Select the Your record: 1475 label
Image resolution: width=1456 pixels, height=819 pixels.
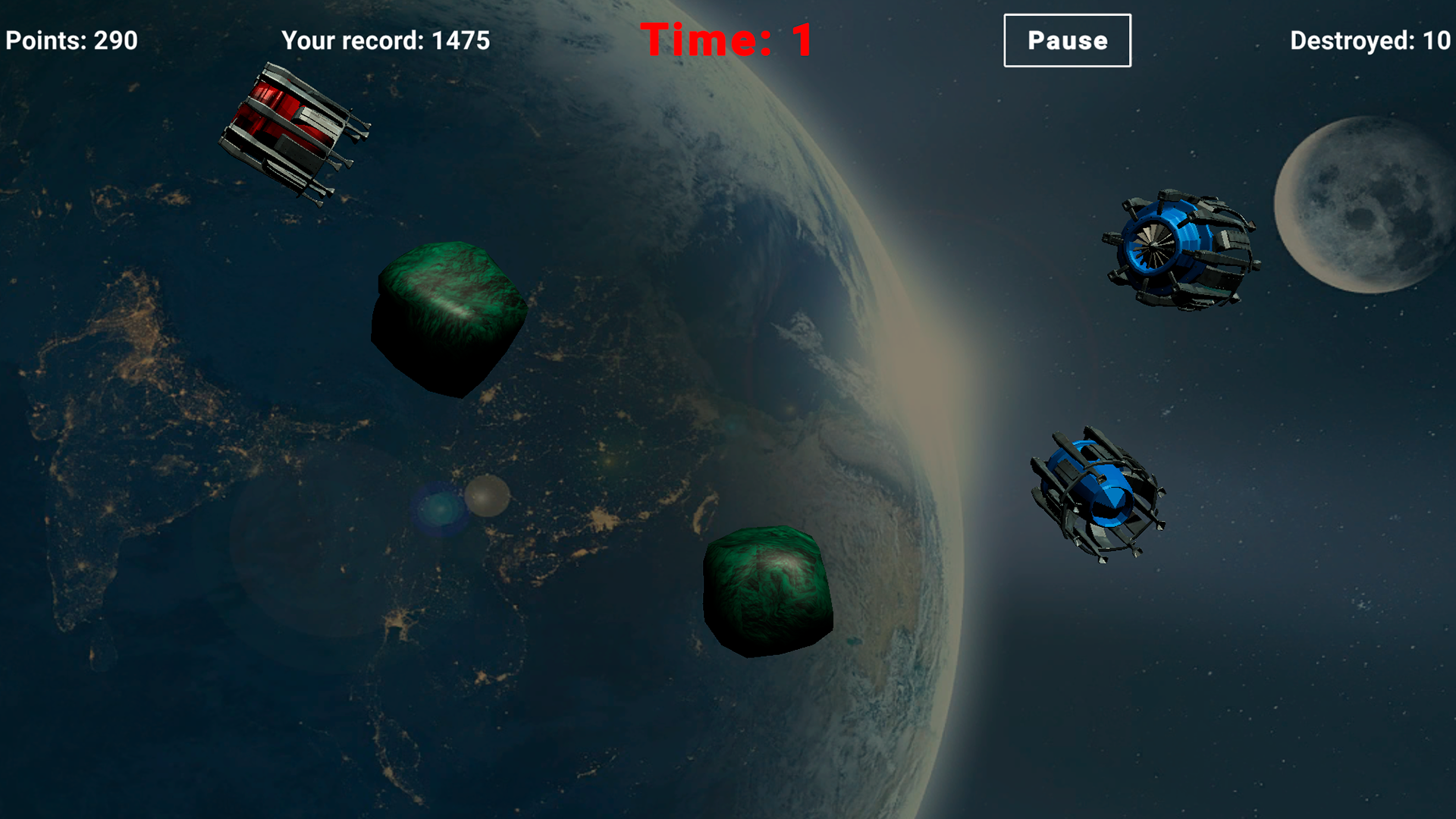pyautogui.click(x=385, y=42)
